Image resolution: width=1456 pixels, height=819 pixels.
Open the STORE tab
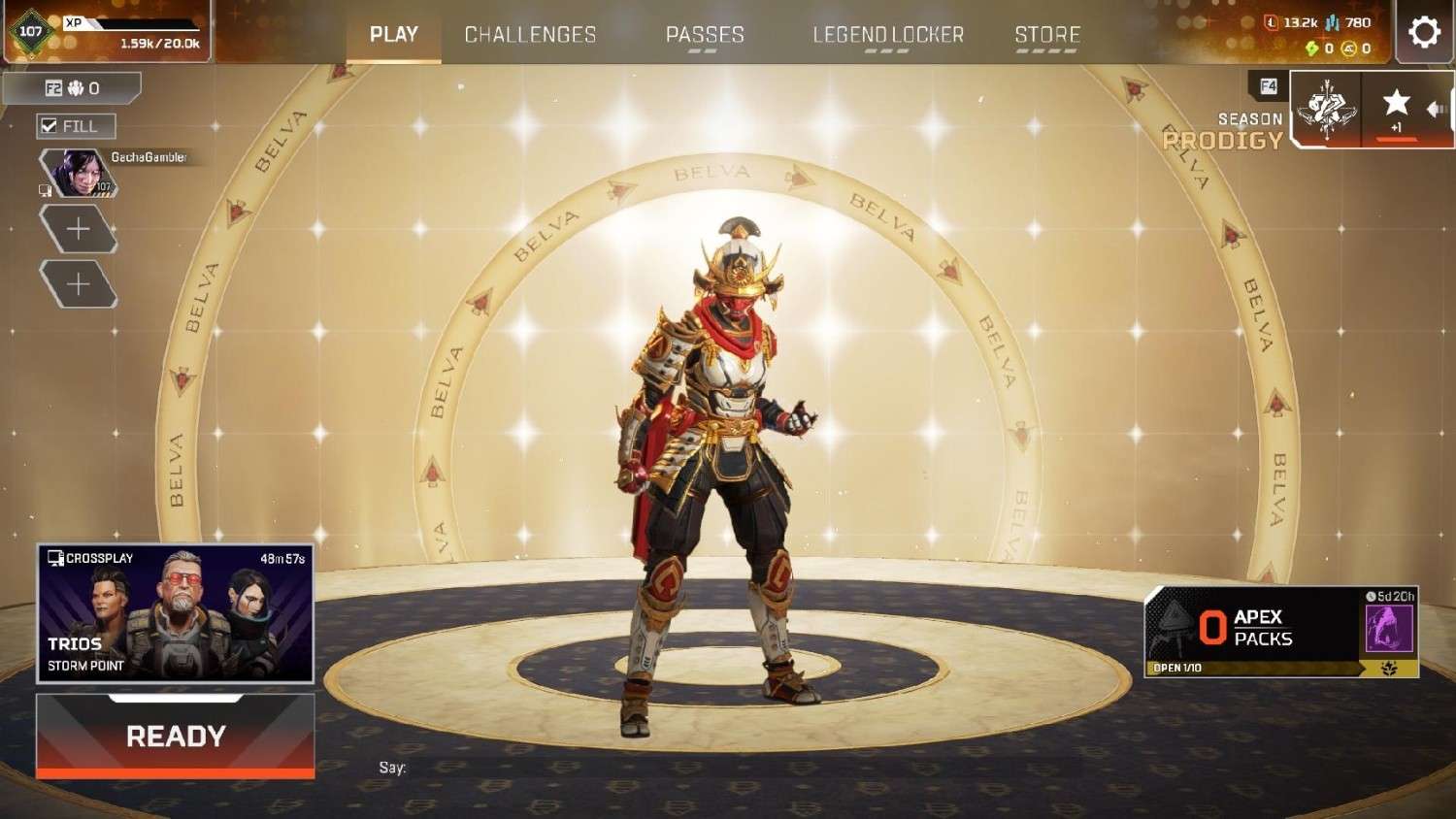point(1046,34)
